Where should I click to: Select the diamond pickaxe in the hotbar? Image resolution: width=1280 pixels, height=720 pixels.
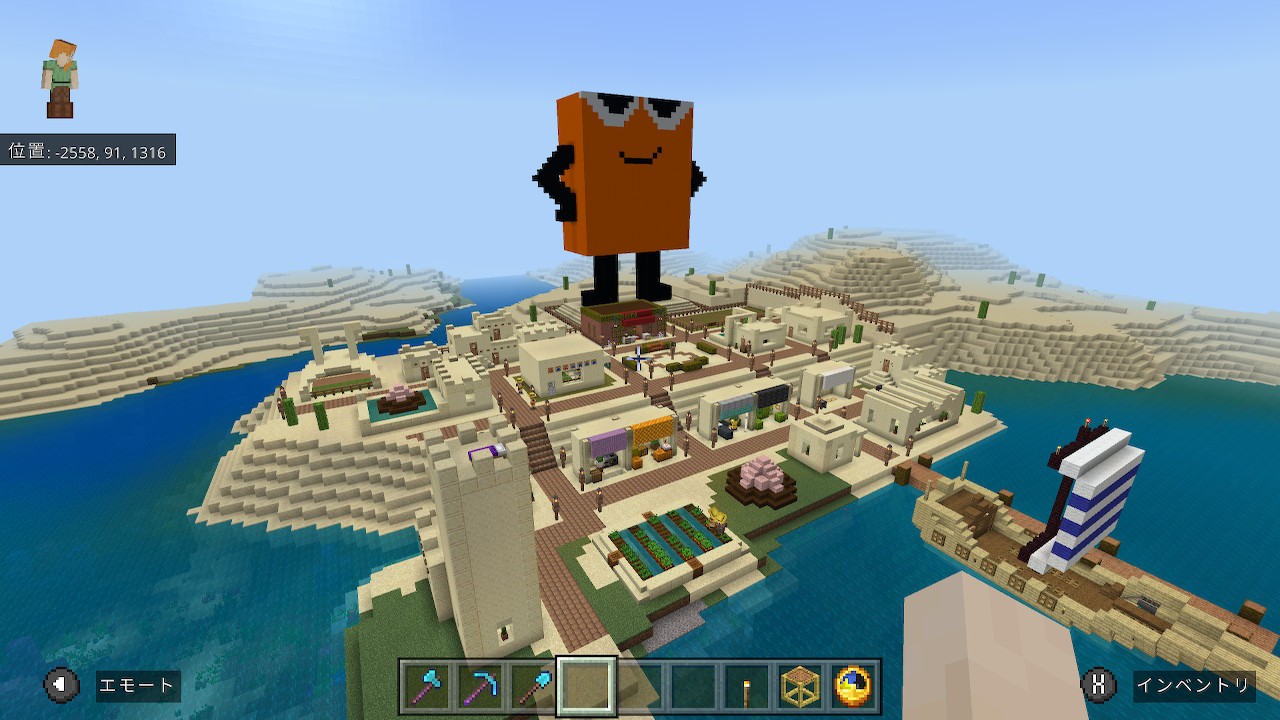pos(480,686)
